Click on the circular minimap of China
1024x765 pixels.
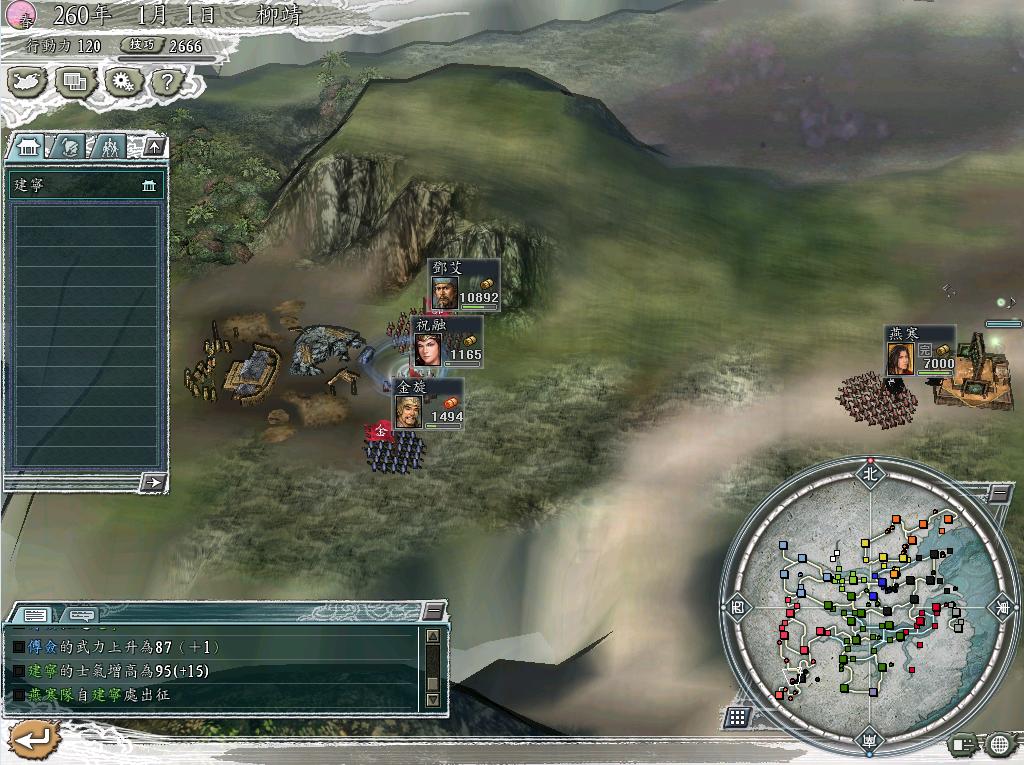pos(867,606)
